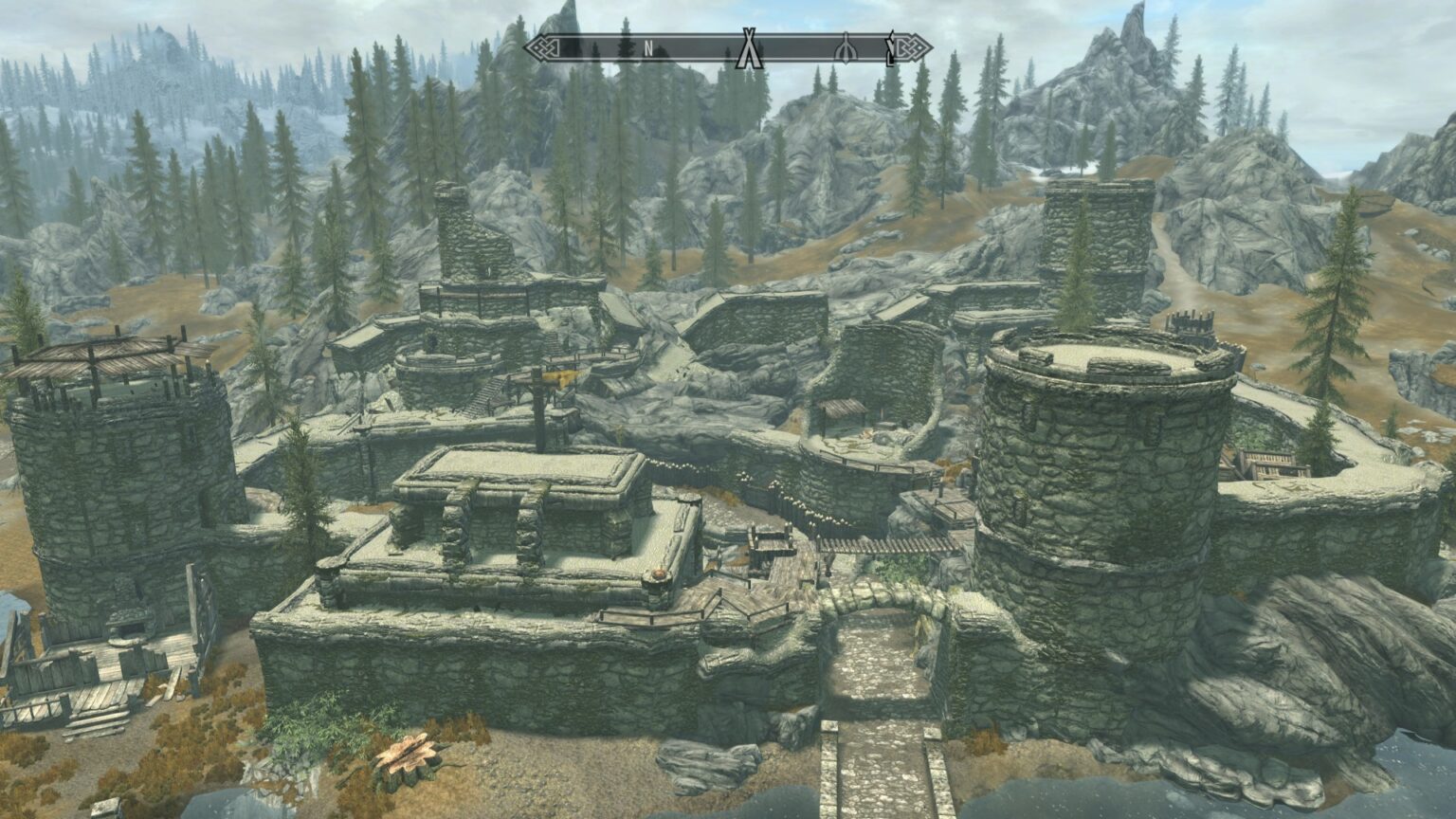Image resolution: width=1456 pixels, height=819 pixels.
Task: Click the knotwork ornament on the compass right end
Action: click(x=912, y=45)
